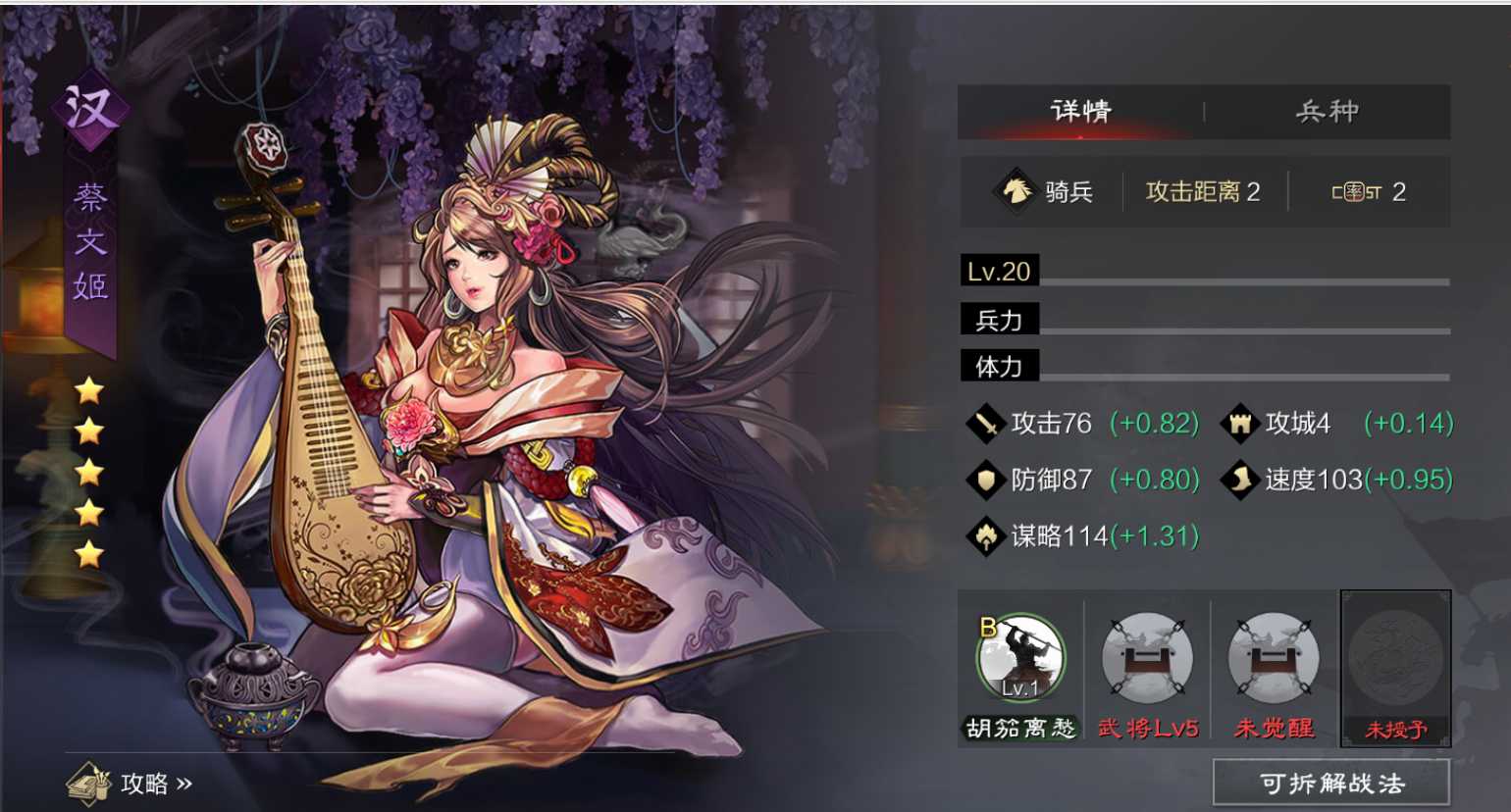Screen dimensions: 1511x812
Task: Open the 攻略 guide link
Action: [143, 782]
